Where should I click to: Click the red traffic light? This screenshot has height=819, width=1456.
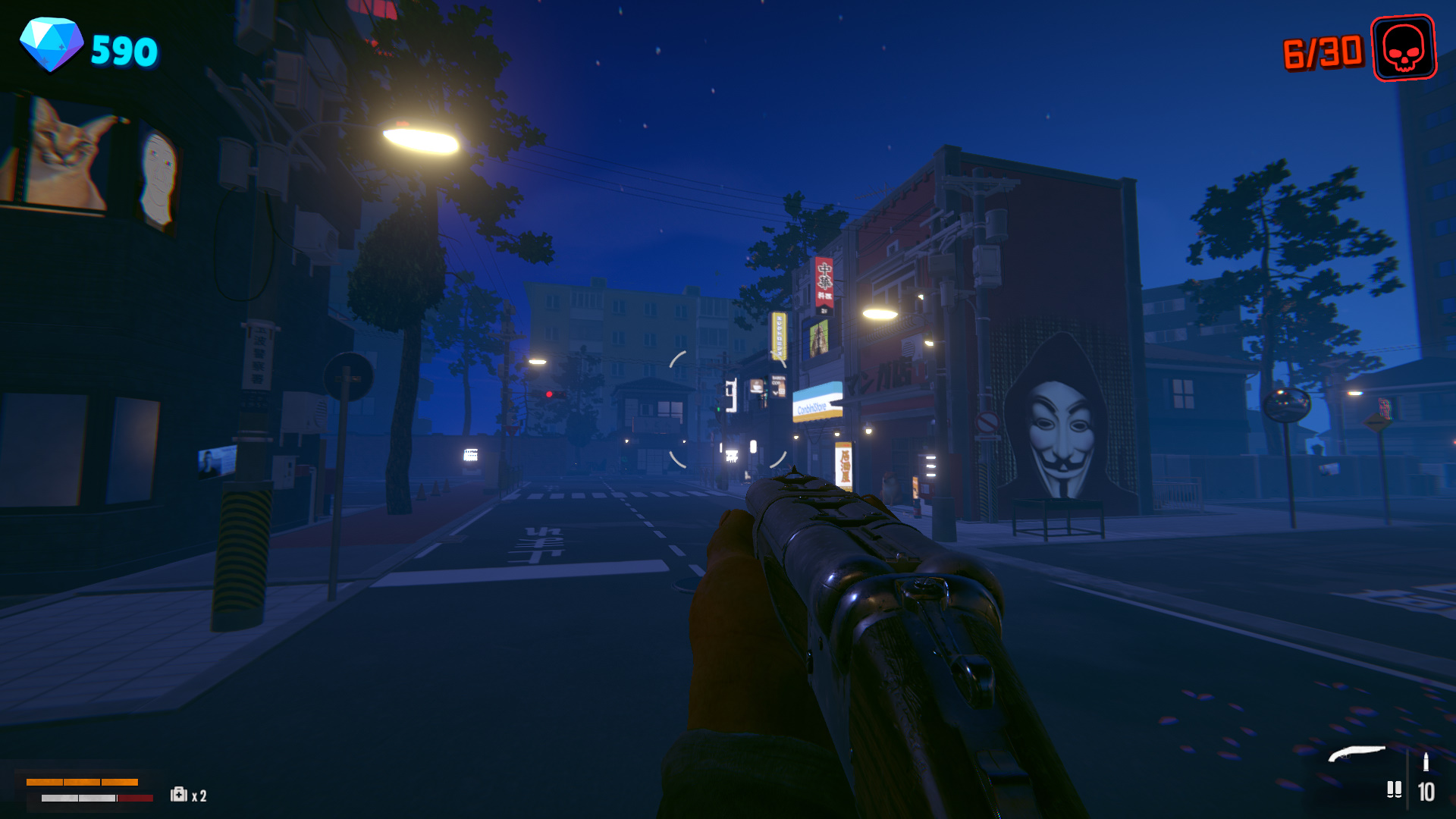550,394
